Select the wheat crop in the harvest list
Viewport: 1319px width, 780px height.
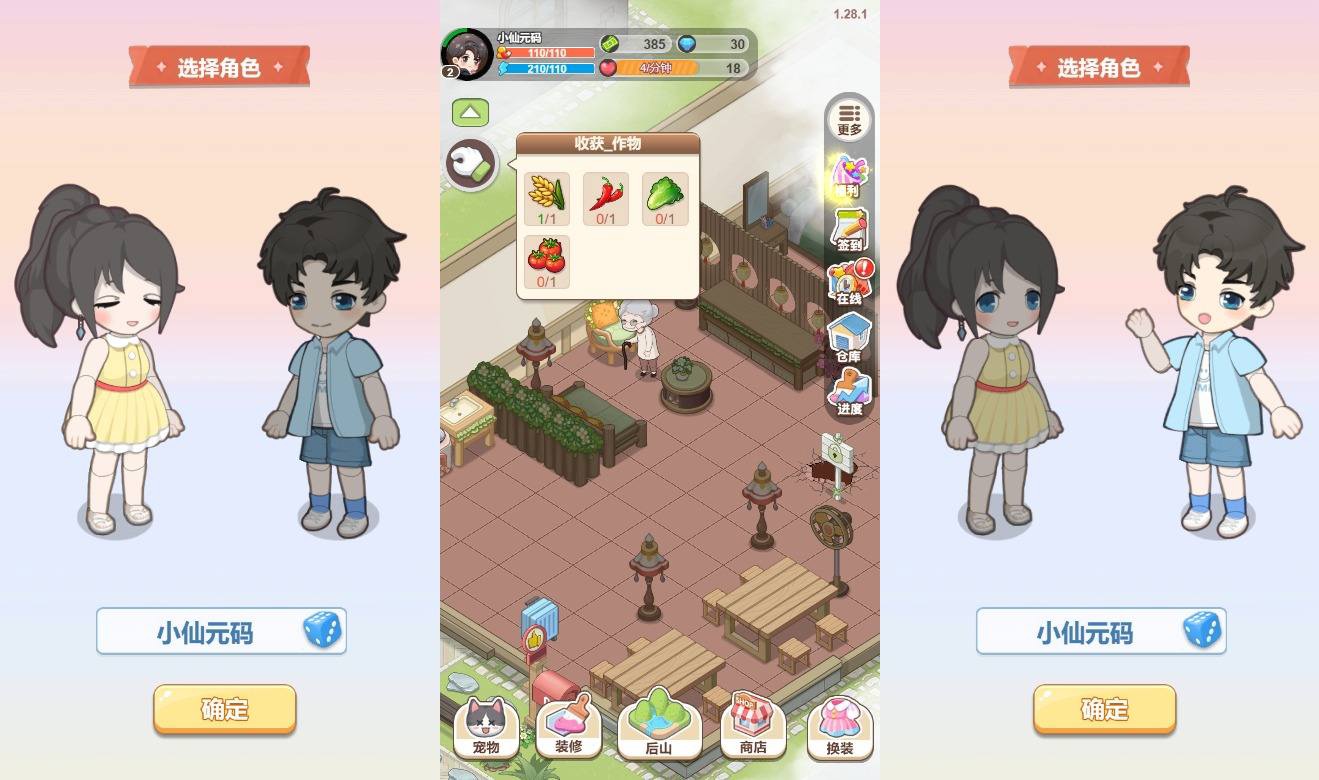547,198
